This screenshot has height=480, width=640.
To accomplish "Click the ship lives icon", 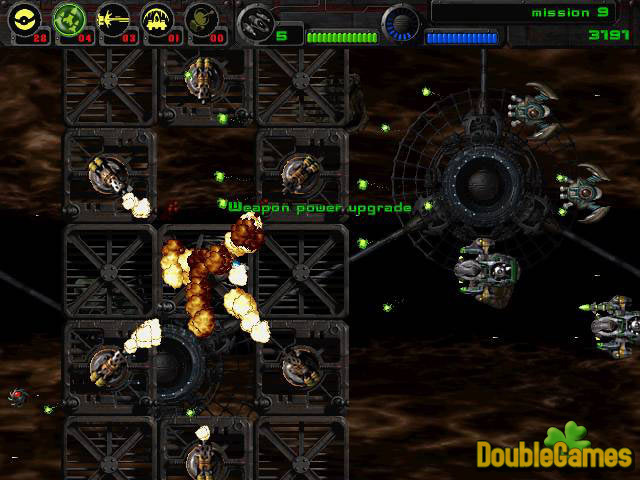I will 256,22.
